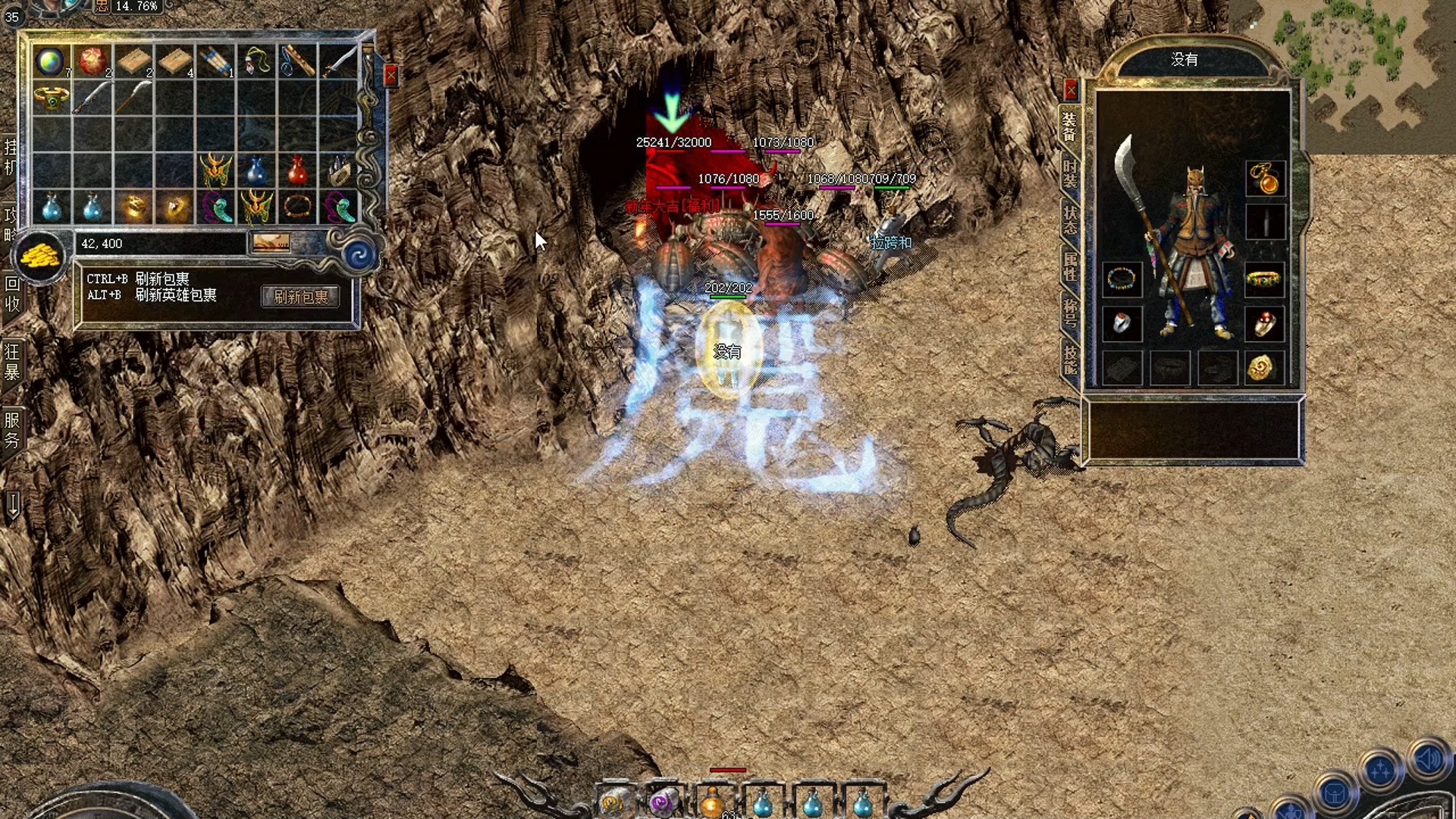Click the gold coin pile icon
The height and width of the screenshot is (819, 1456).
[39, 256]
